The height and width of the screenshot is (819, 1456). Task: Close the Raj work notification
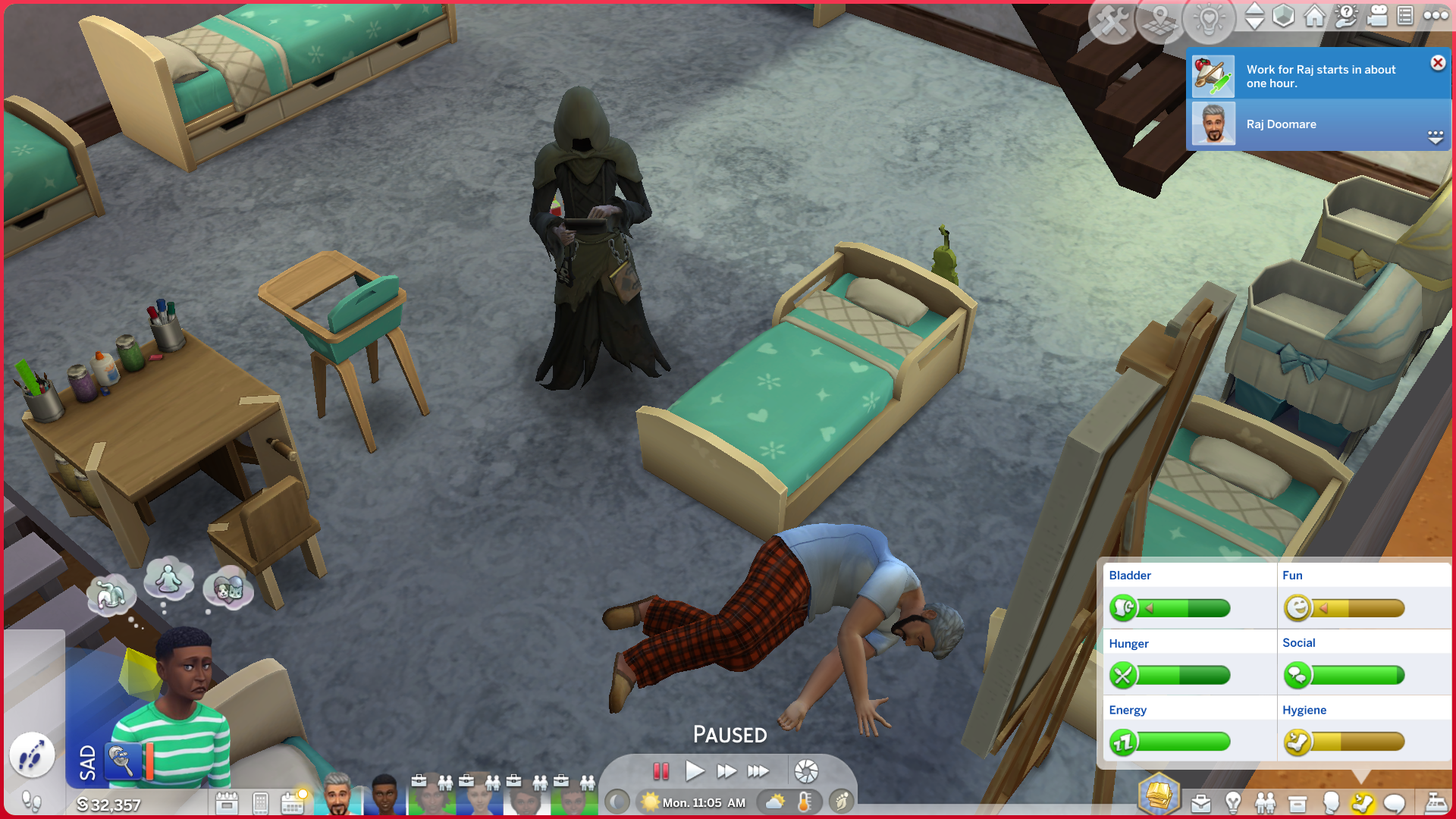(1438, 63)
